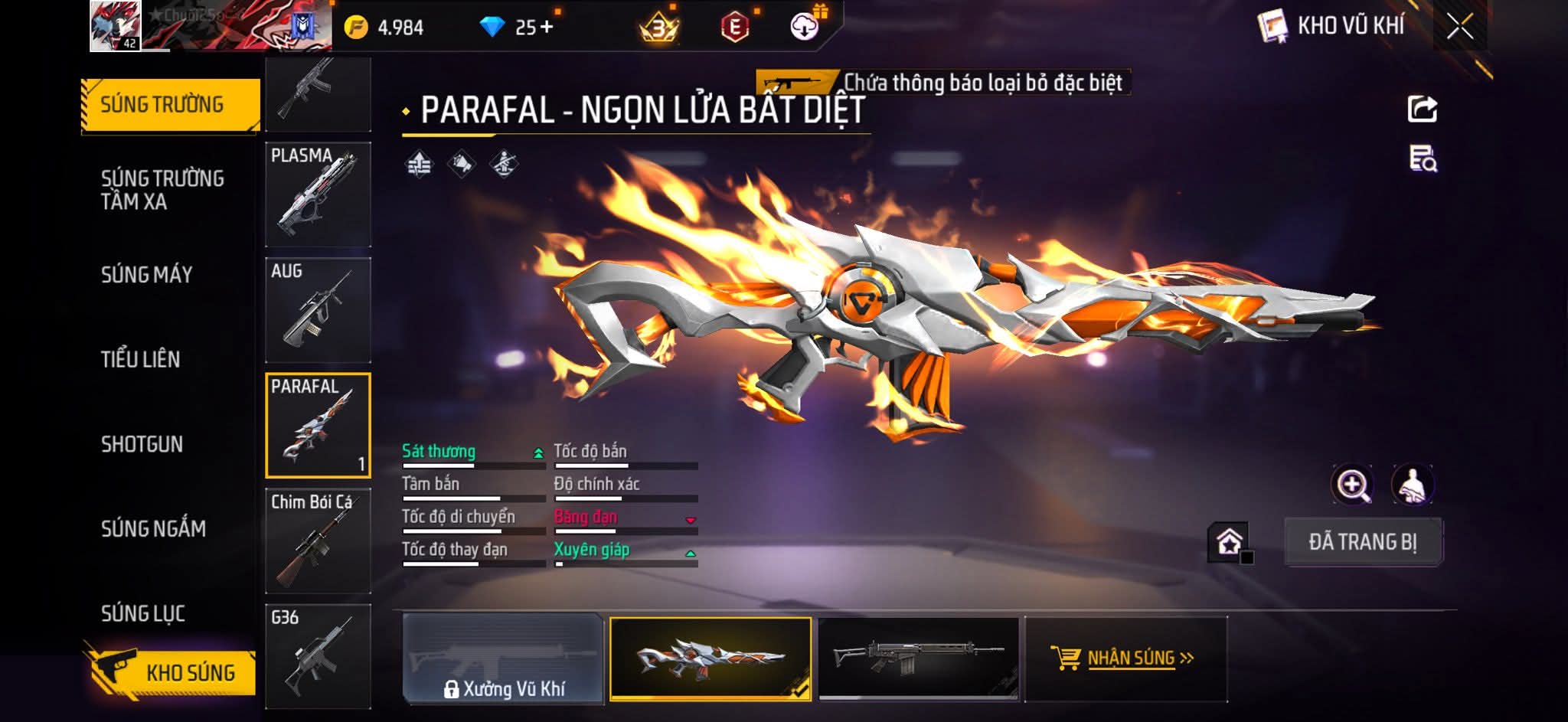The height and width of the screenshot is (722, 1568).
Task: Open the locked Xưởng Vũ Khí skin
Action: 504,659
